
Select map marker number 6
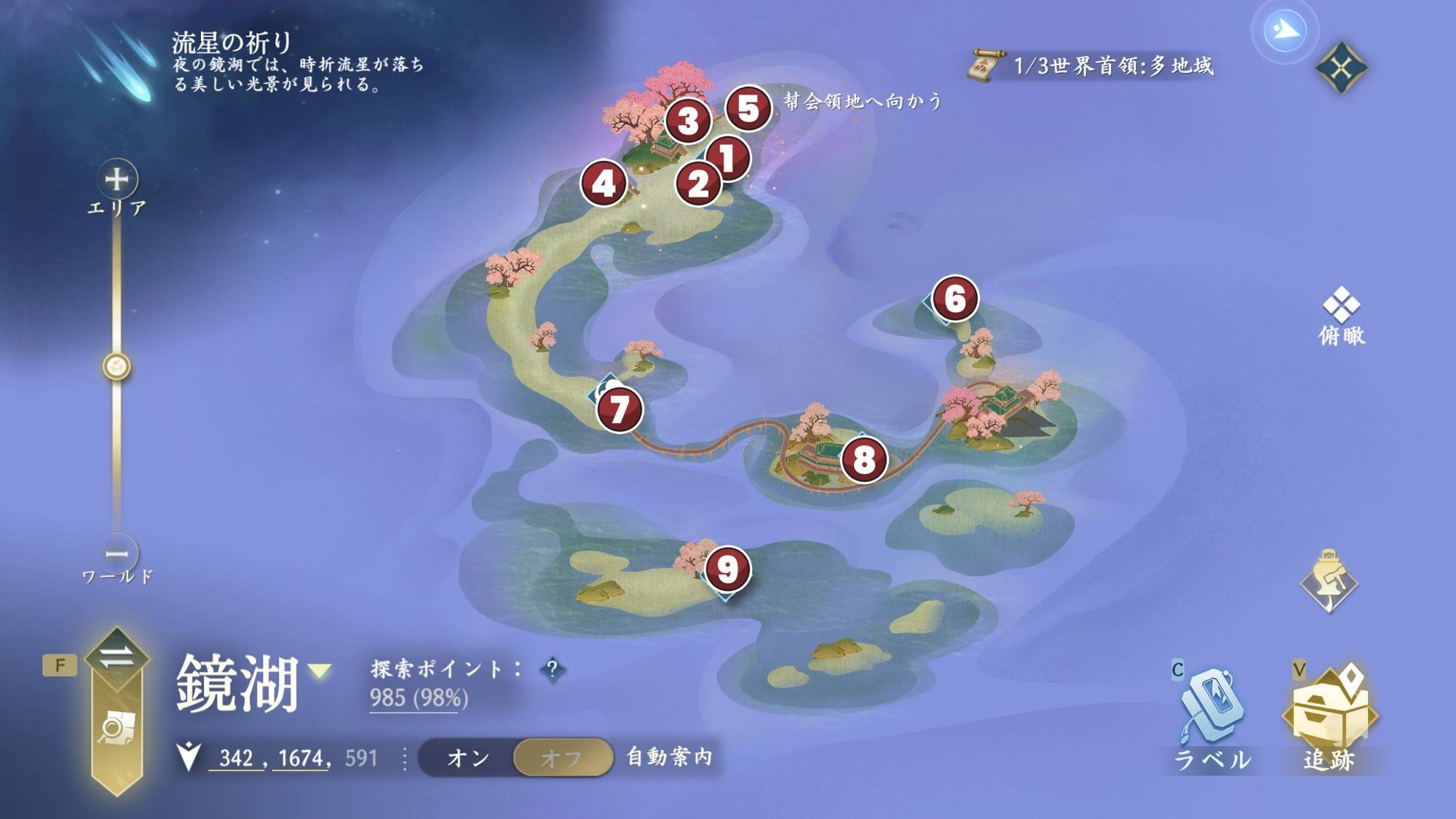pos(954,298)
